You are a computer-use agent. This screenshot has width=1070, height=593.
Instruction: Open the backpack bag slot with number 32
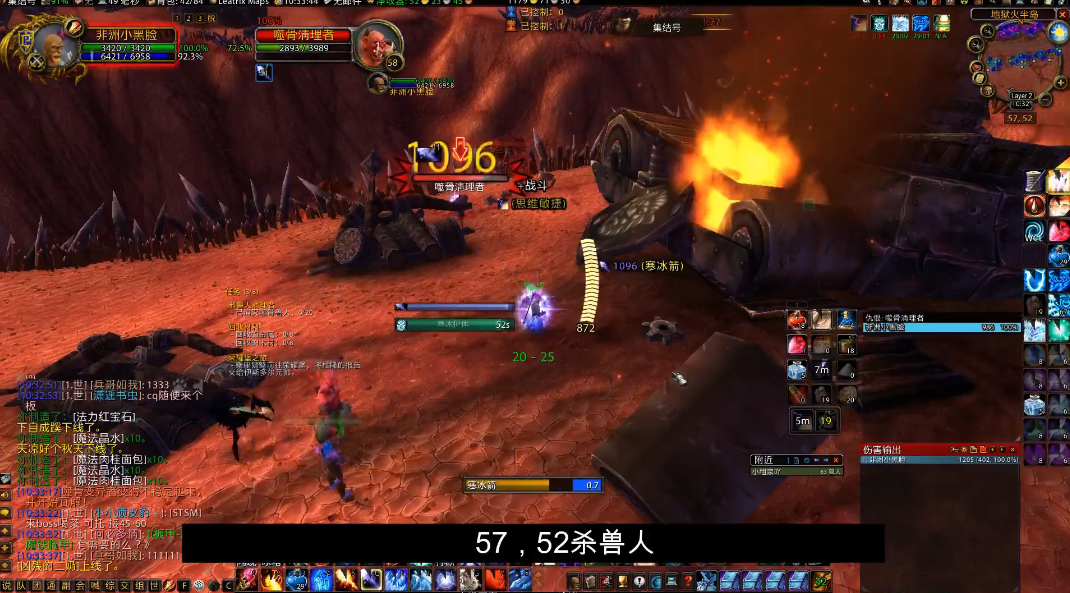[822, 580]
